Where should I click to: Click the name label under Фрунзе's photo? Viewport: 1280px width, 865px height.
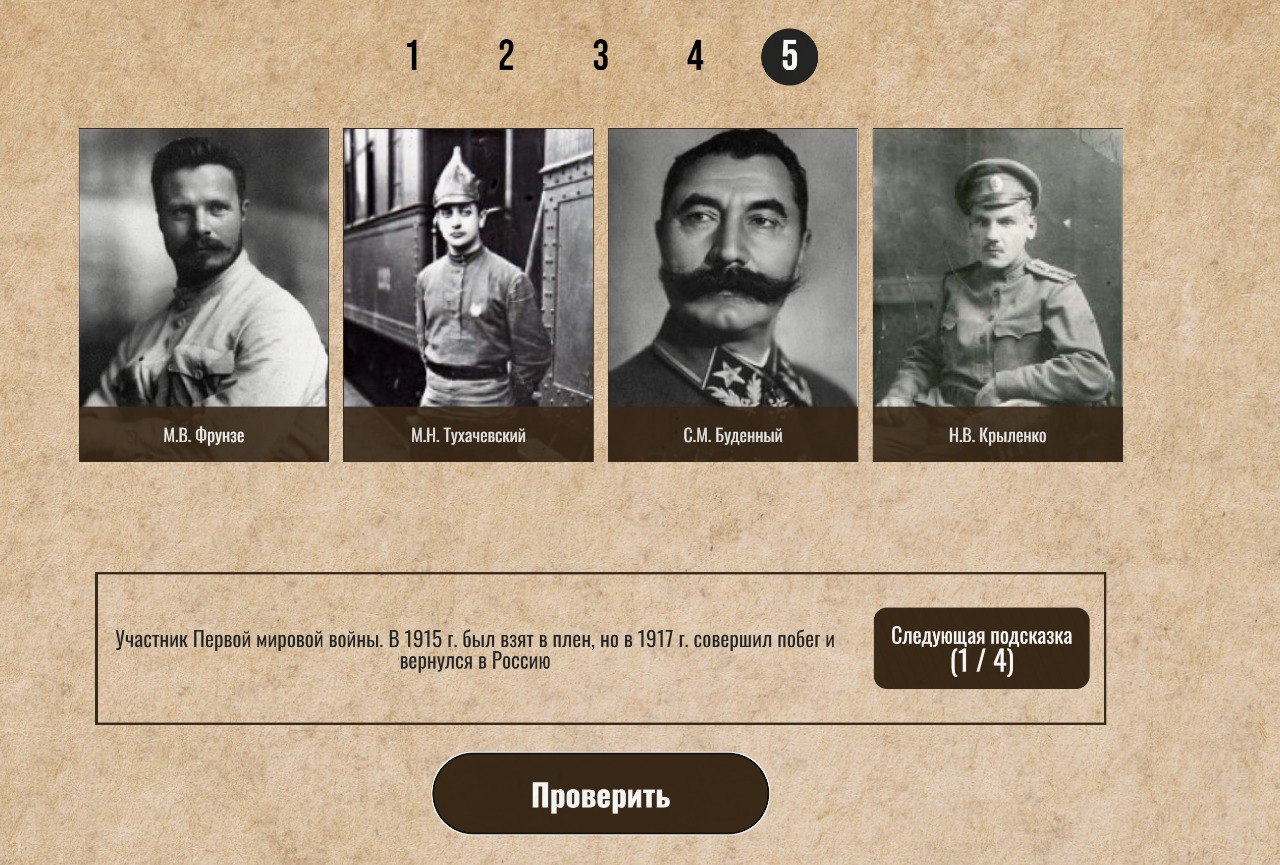[x=202, y=437]
